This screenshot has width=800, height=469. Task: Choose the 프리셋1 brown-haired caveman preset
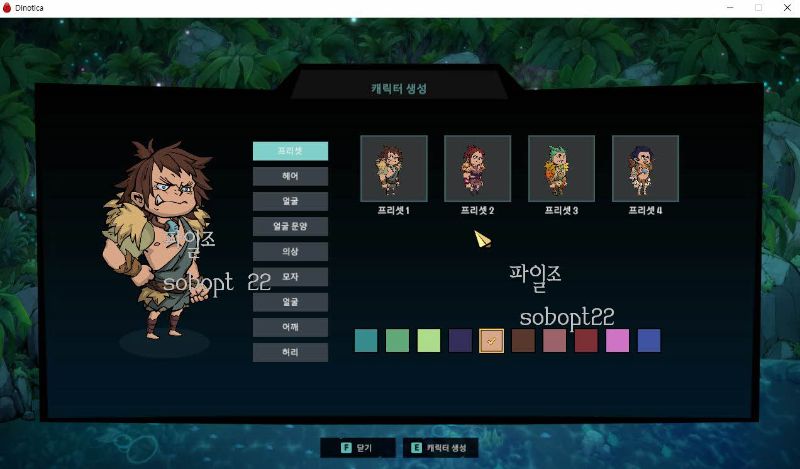(394, 168)
